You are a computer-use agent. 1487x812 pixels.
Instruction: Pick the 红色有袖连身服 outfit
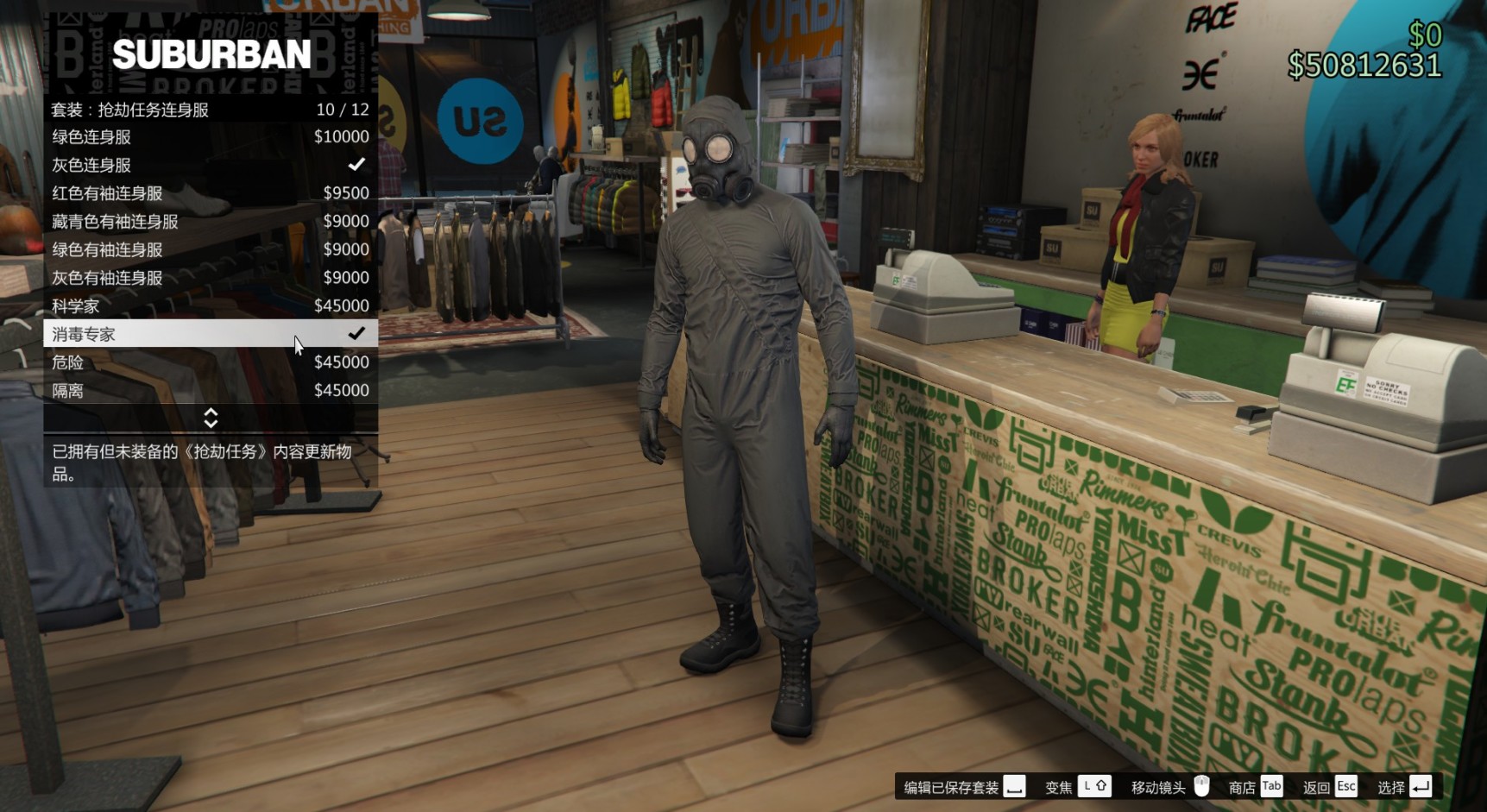(210, 193)
